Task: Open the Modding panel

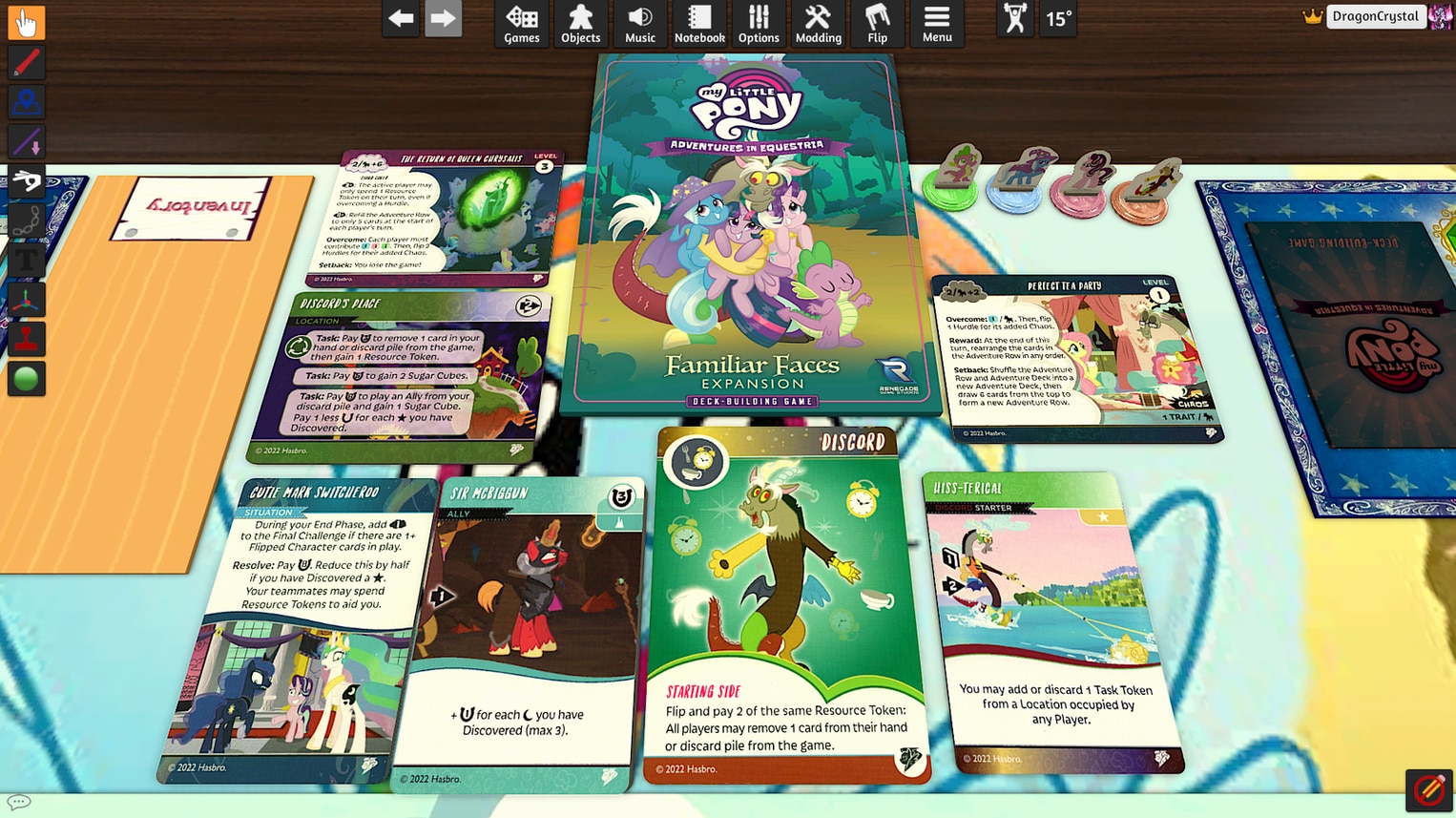Action: point(818,24)
